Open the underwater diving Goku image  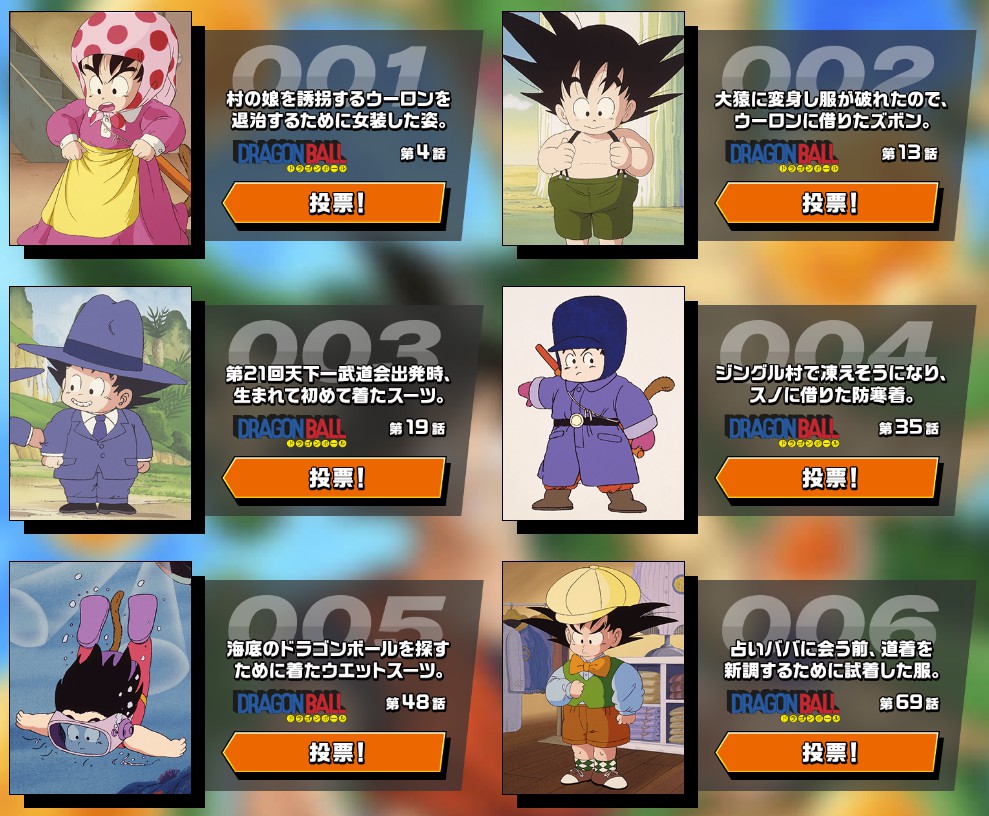coord(100,678)
